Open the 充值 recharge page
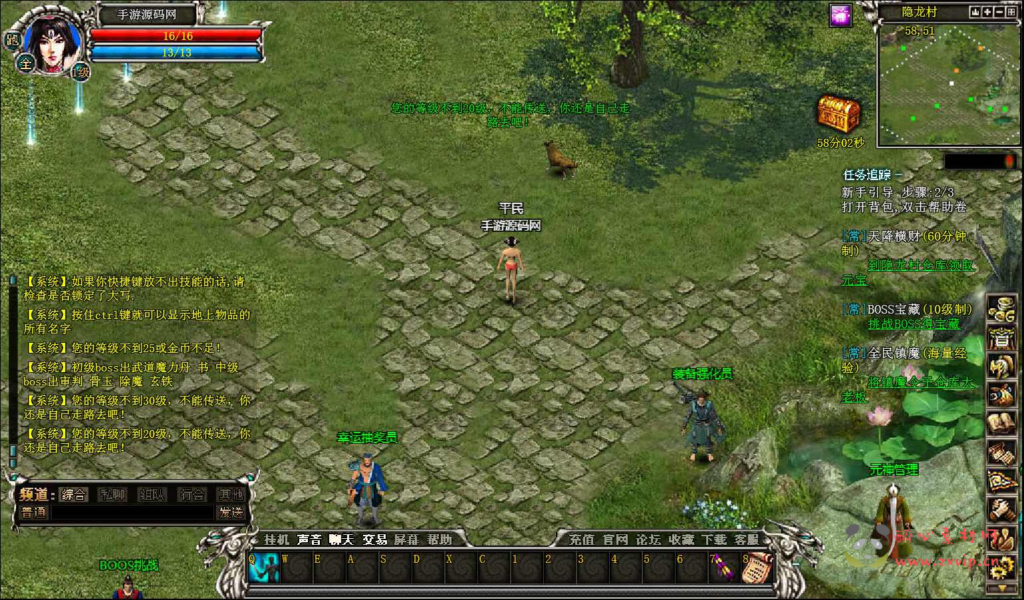The width and height of the screenshot is (1024, 600). (x=582, y=539)
